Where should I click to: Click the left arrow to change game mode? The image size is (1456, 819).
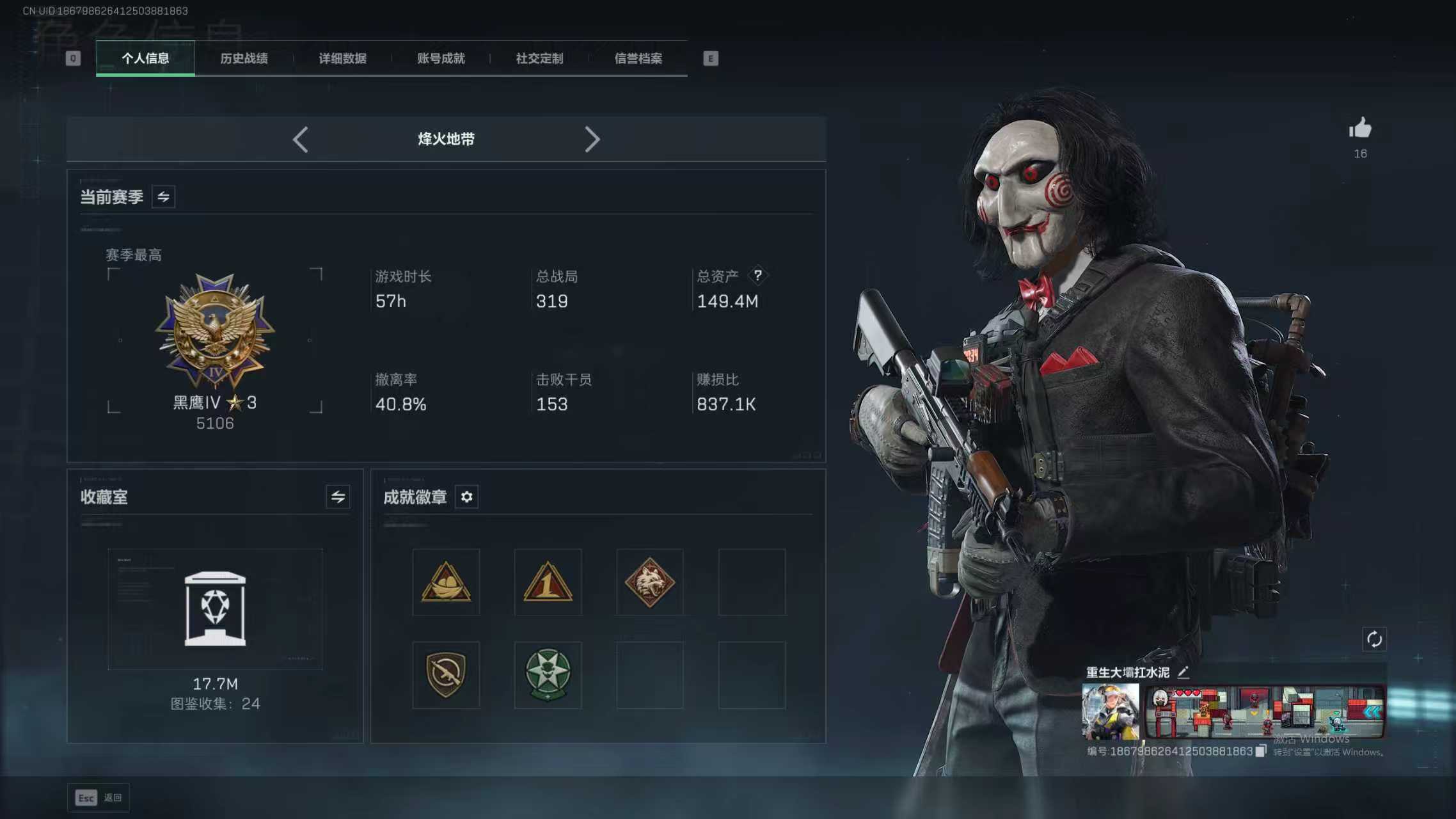[x=301, y=139]
